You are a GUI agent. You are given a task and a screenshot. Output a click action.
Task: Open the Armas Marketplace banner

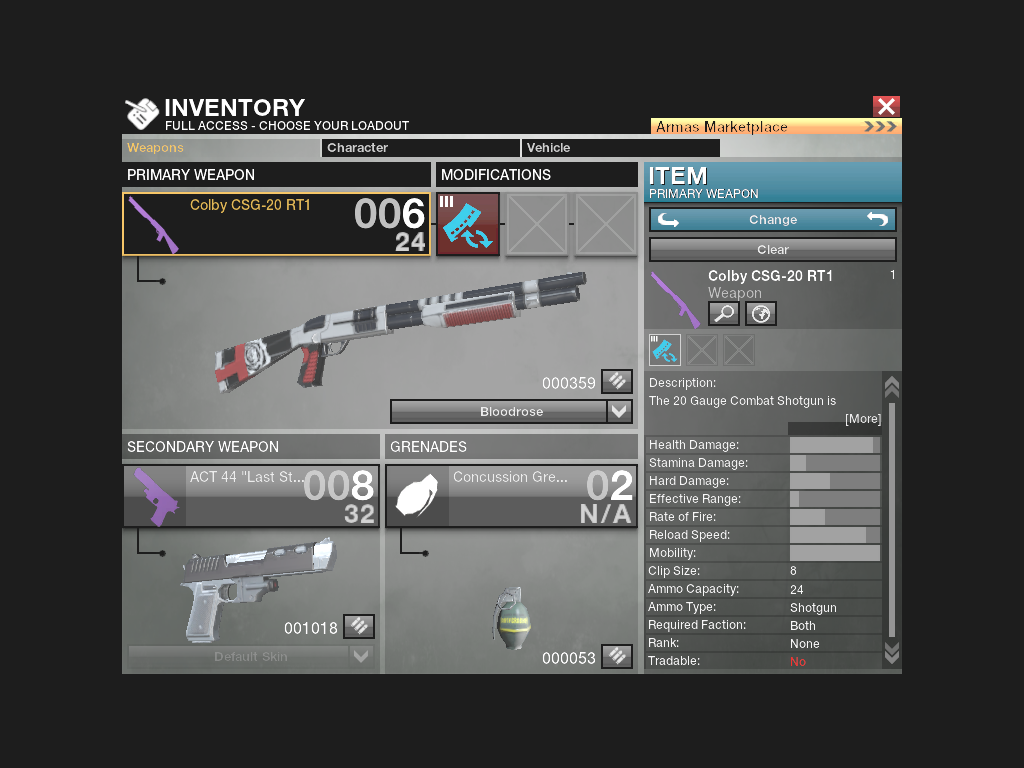[776, 127]
